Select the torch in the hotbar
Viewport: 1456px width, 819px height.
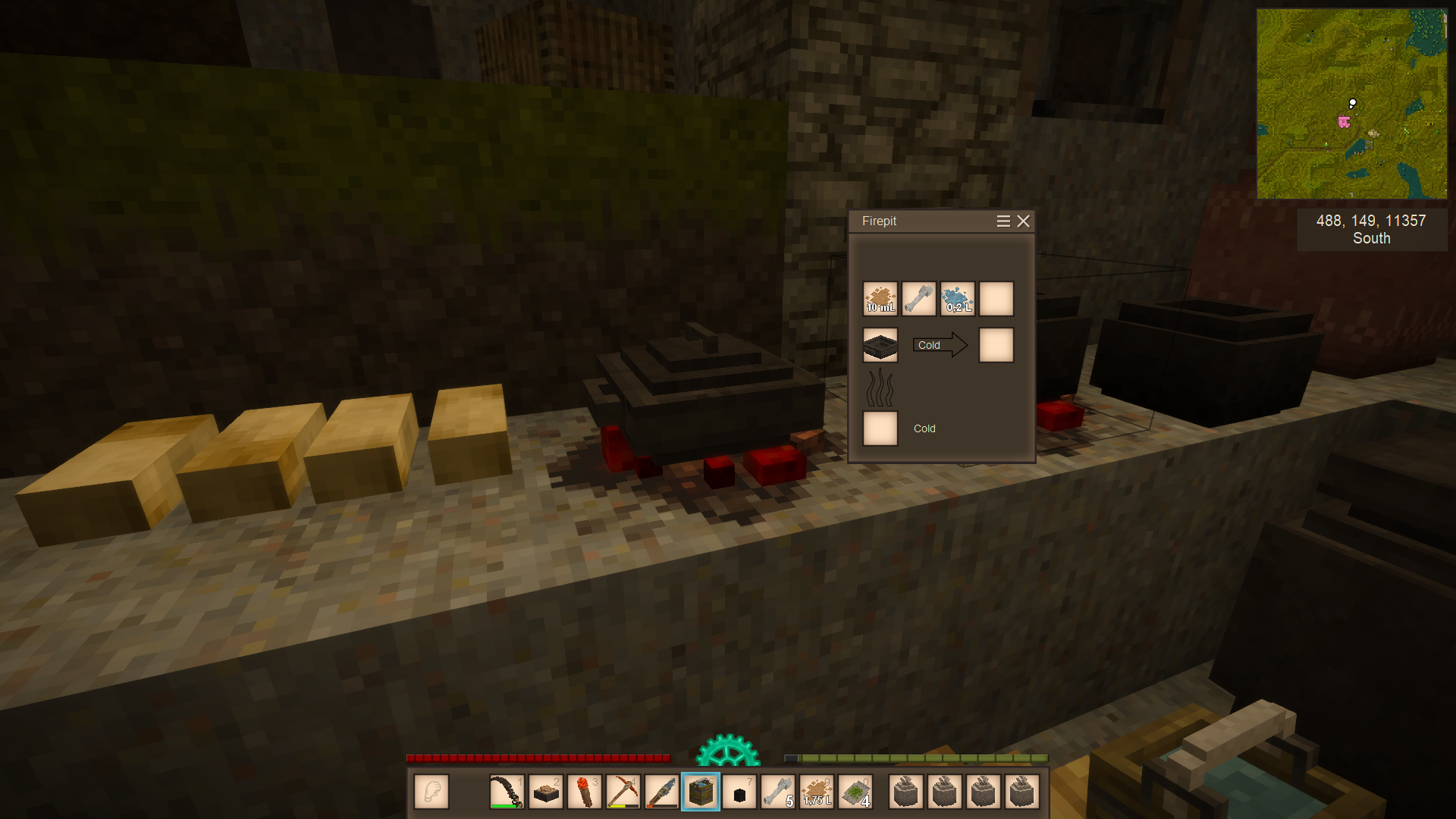(x=584, y=792)
